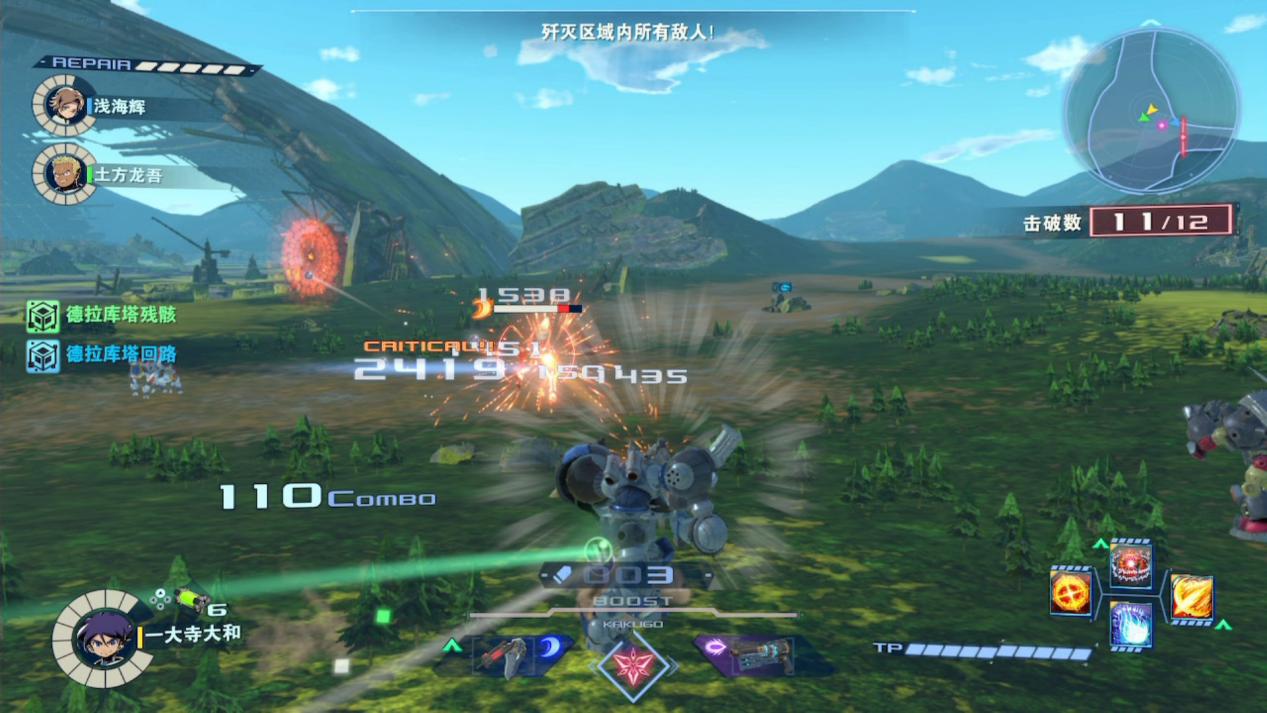
Task: Activate the red explosion burst skill
Action: pyautogui.click(x=1130, y=566)
